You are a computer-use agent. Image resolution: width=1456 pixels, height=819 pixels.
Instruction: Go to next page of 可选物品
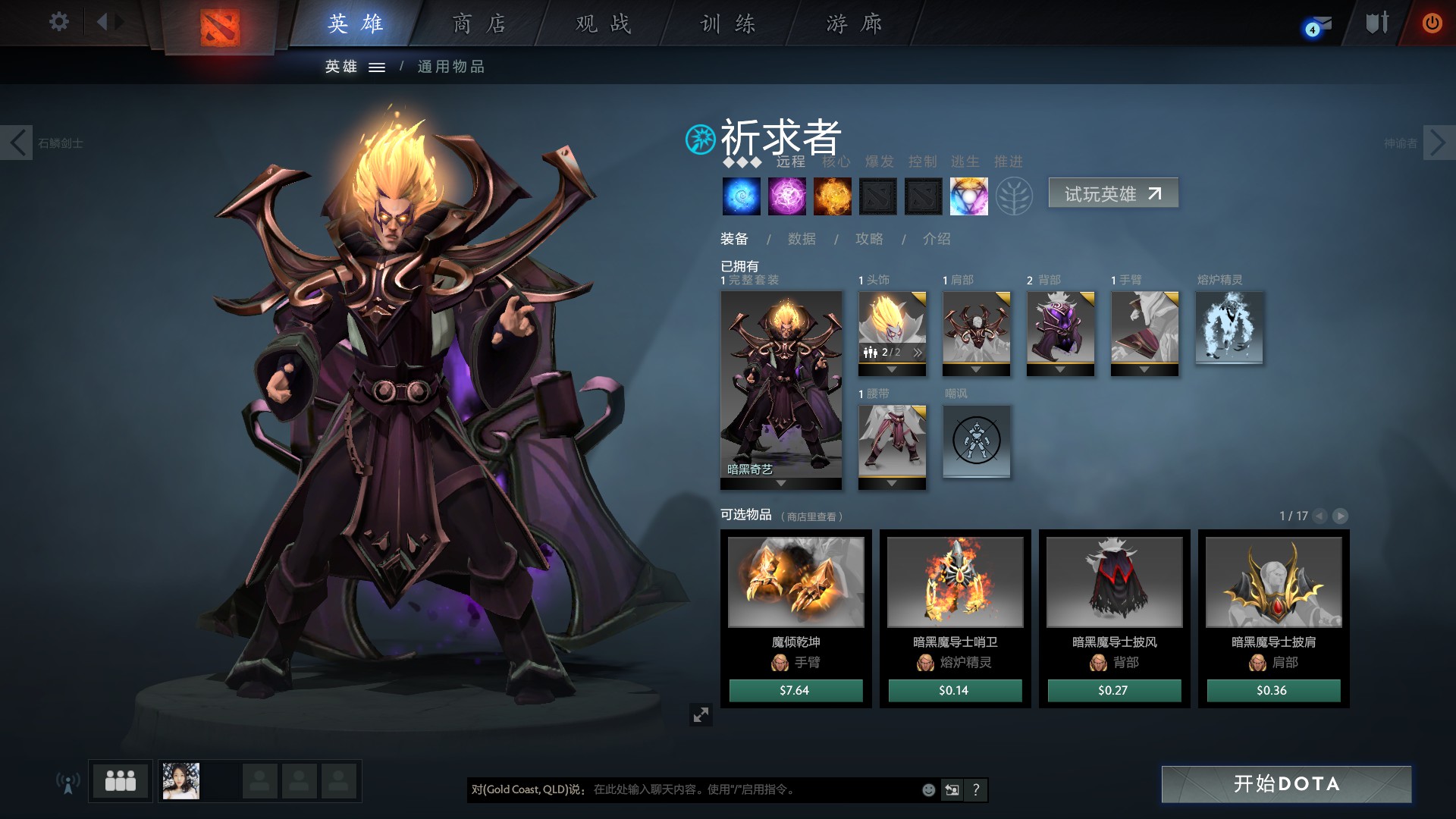1341,516
